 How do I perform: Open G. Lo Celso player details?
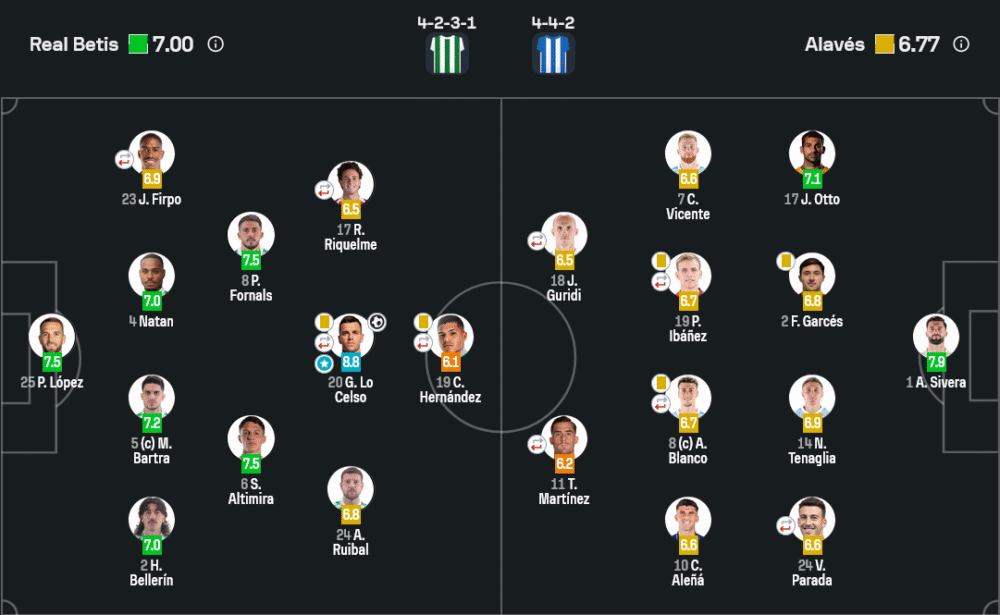click(351, 337)
